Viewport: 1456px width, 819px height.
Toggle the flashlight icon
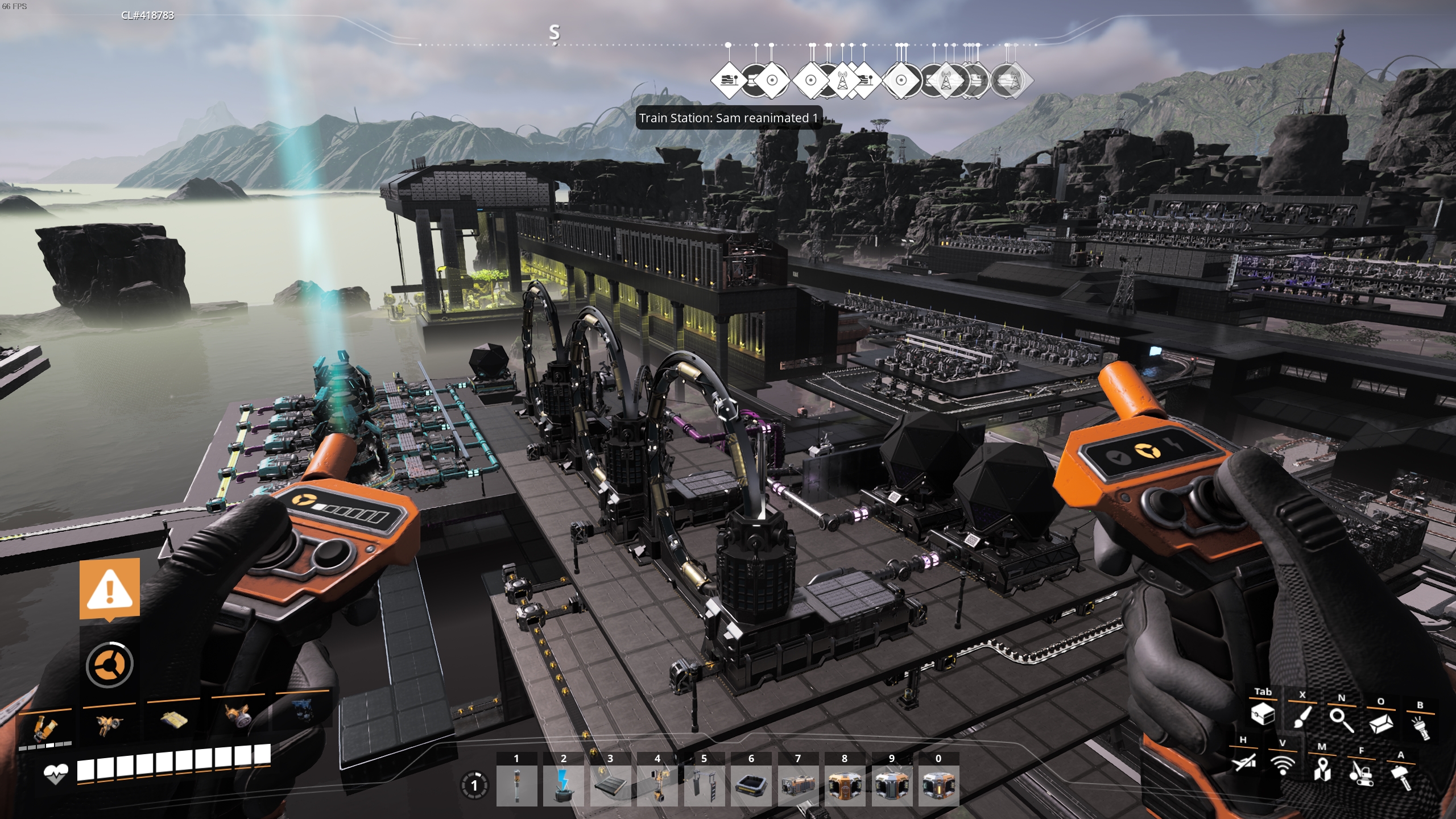[1421, 727]
